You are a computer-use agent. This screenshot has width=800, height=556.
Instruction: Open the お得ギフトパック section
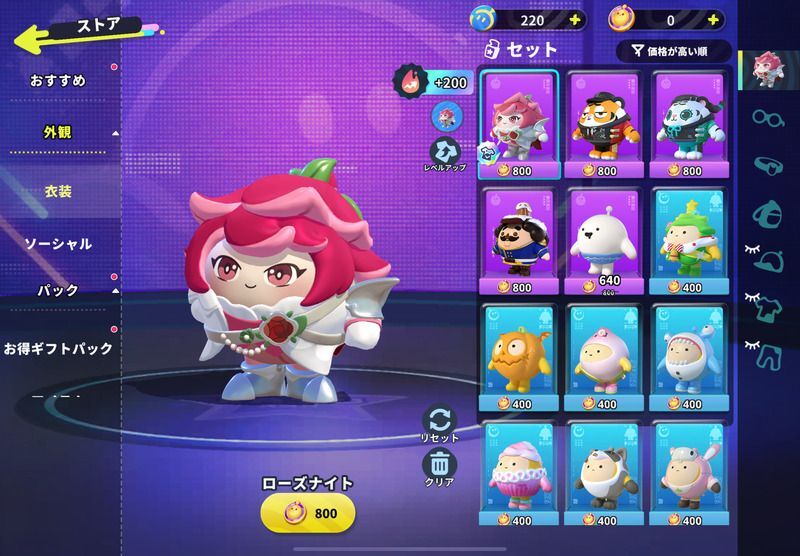(x=57, y=349)
